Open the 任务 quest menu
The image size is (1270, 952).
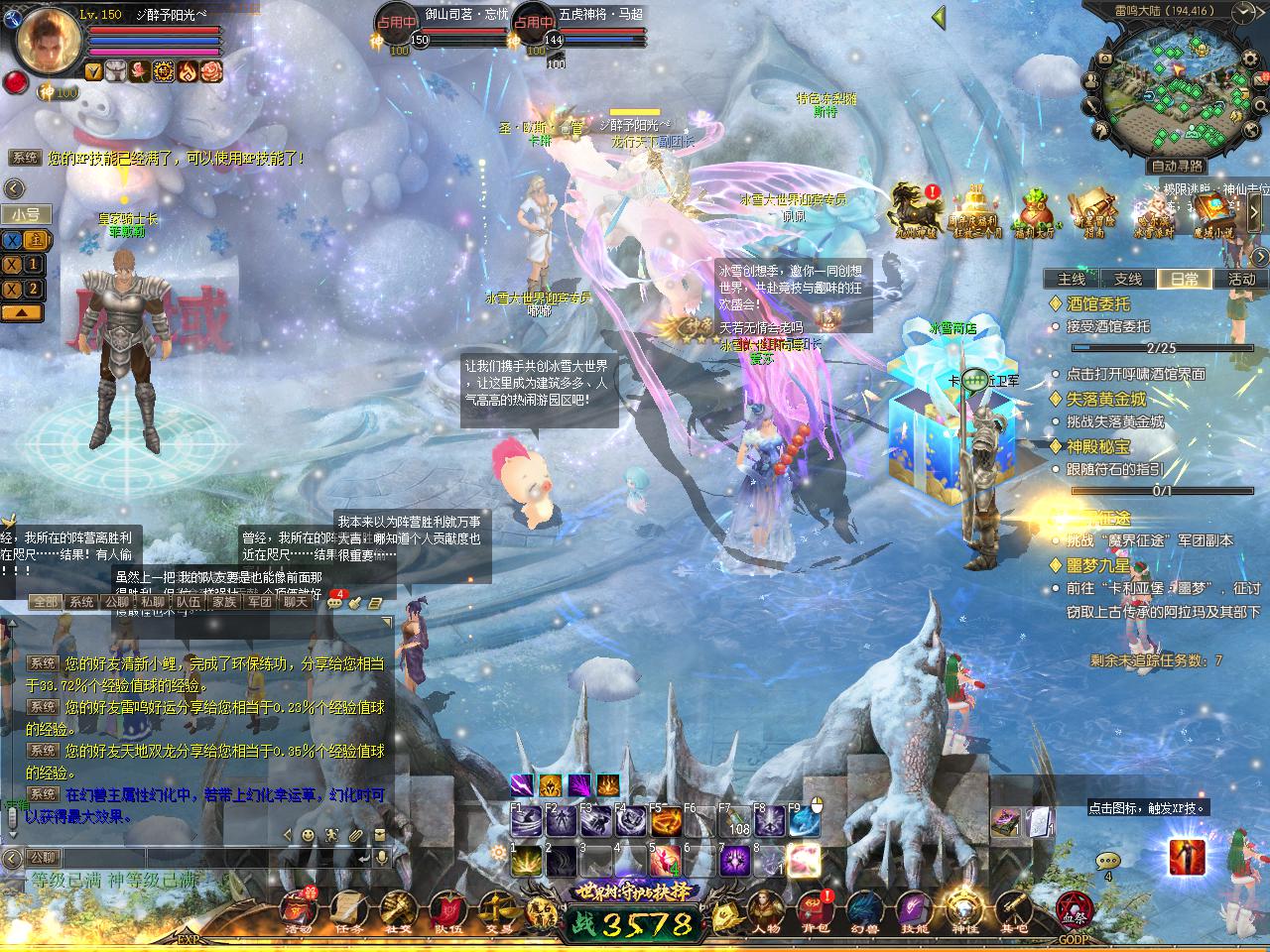click(348, 909)
